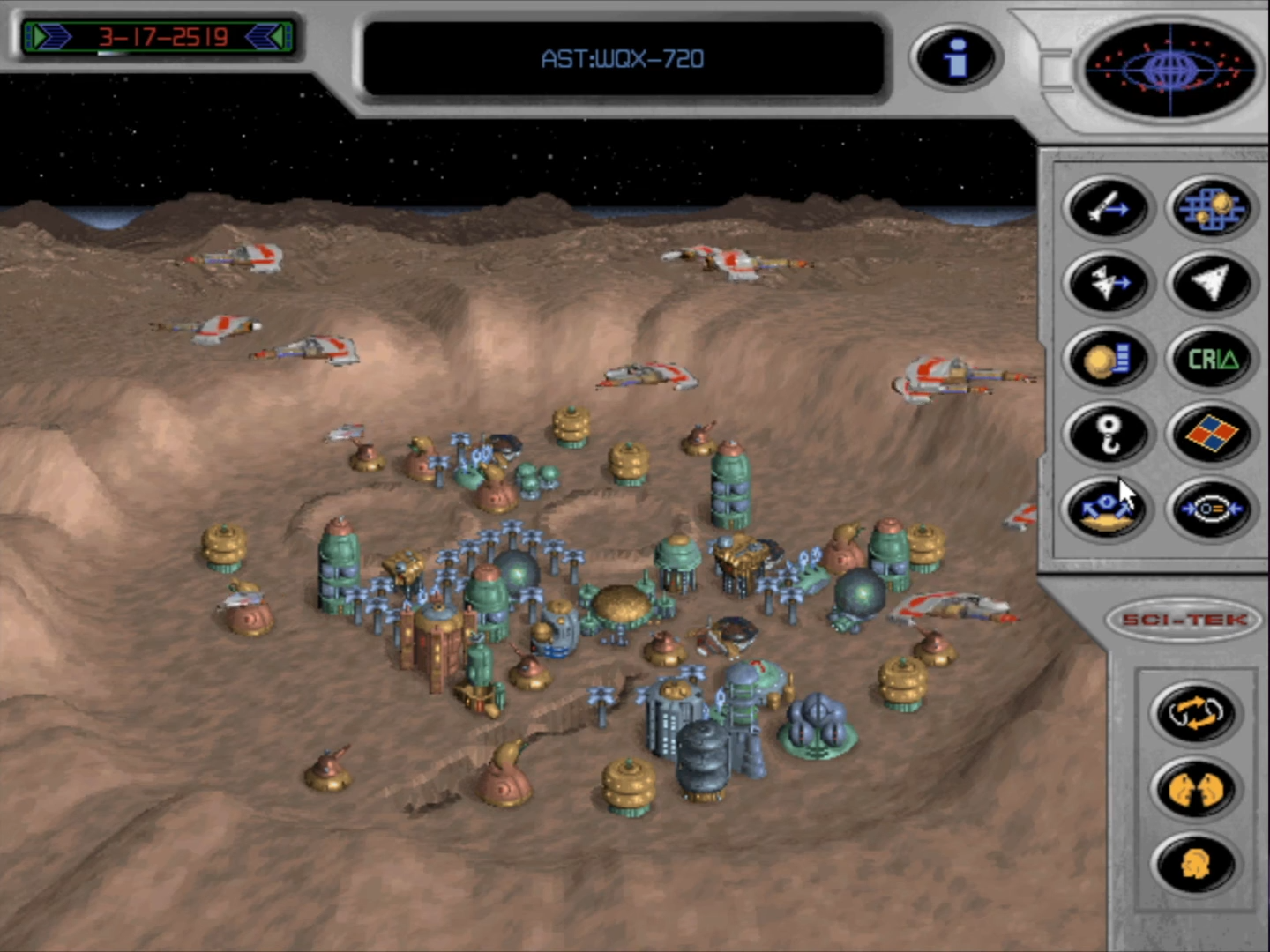
Task: Select the crane hook icon
Action: tap(1108, 434)
